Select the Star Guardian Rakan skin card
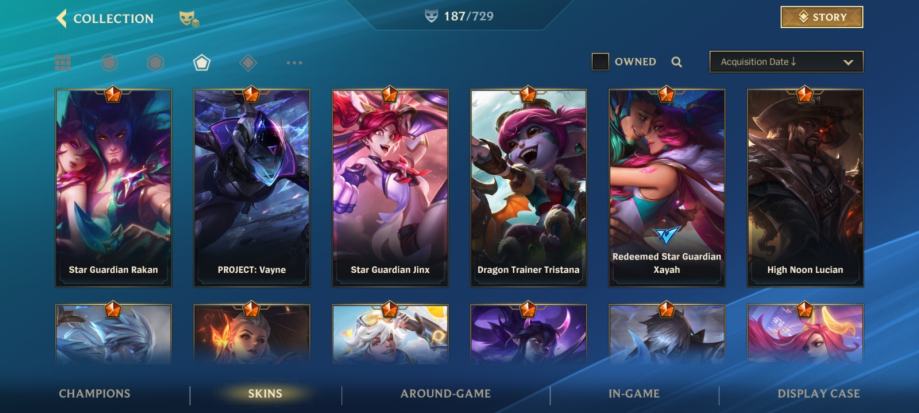The width and height of the screenshot is (919, 413). pos(113,188)
